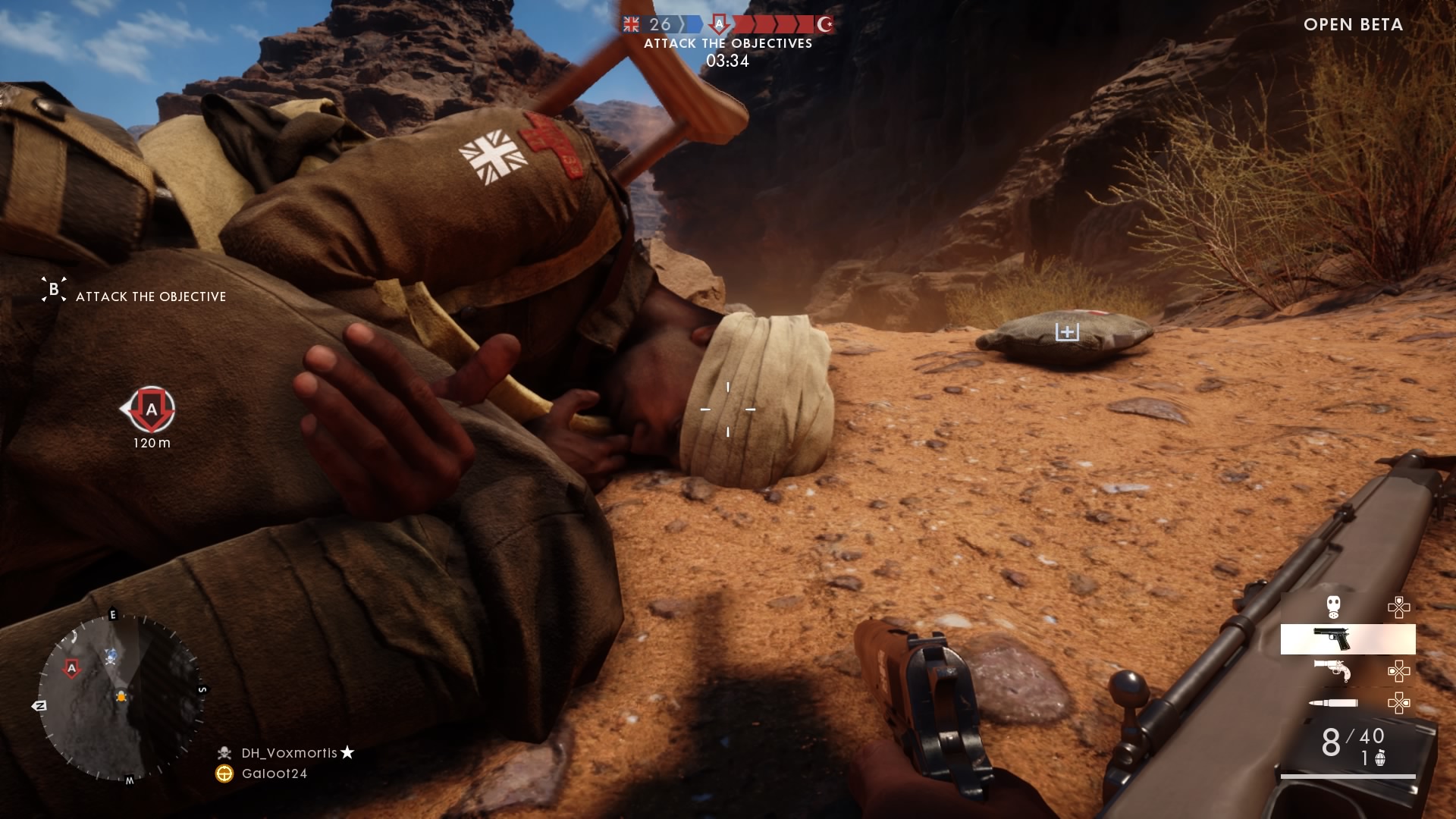Switch to the flare gun gadget
Image resolution: width=1456 pixels, height=819 pixels.
[x=1335, y=670]
